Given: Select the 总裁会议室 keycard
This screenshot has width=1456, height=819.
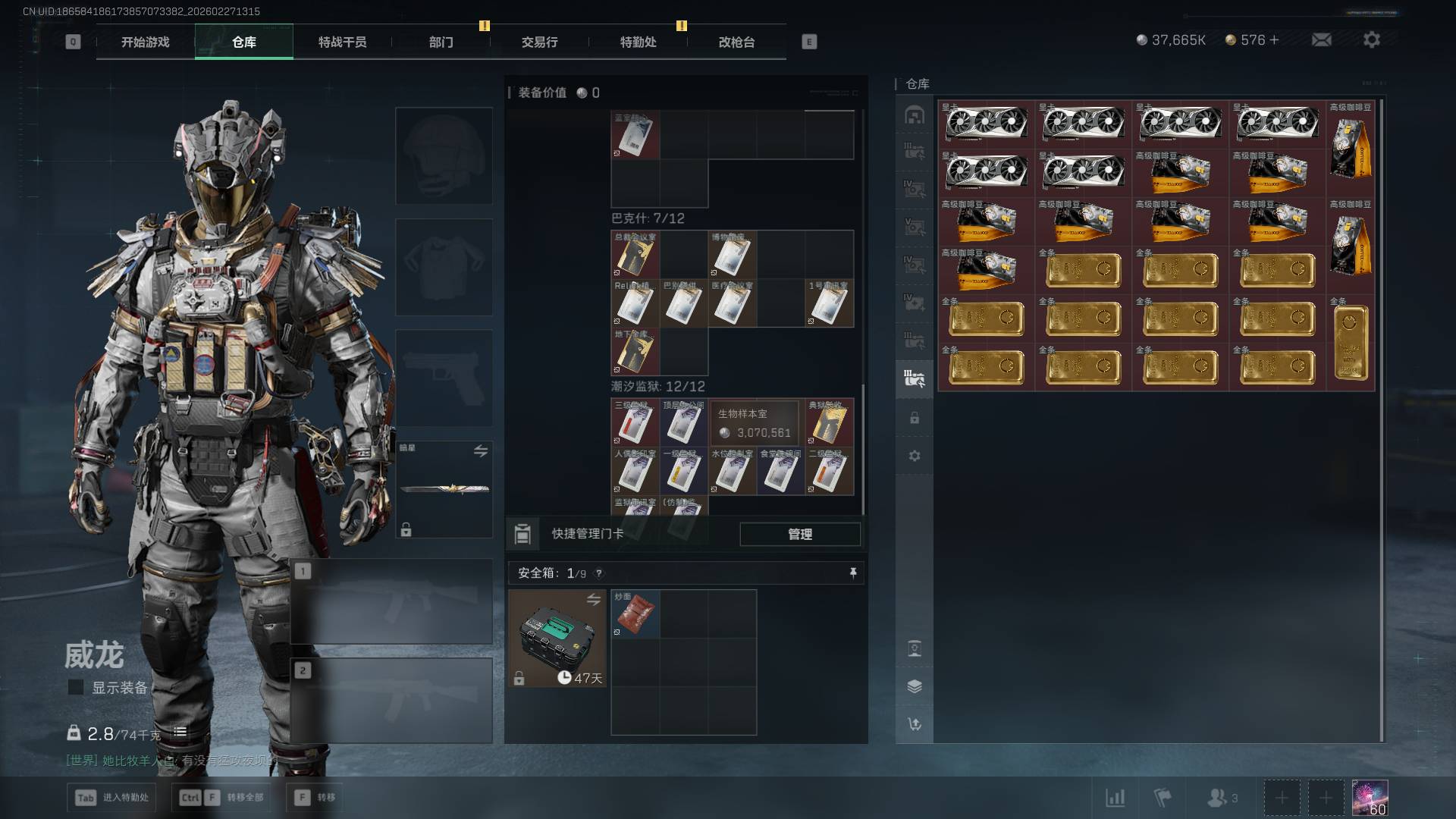Looking at the screenshot, I should [635, 256].
